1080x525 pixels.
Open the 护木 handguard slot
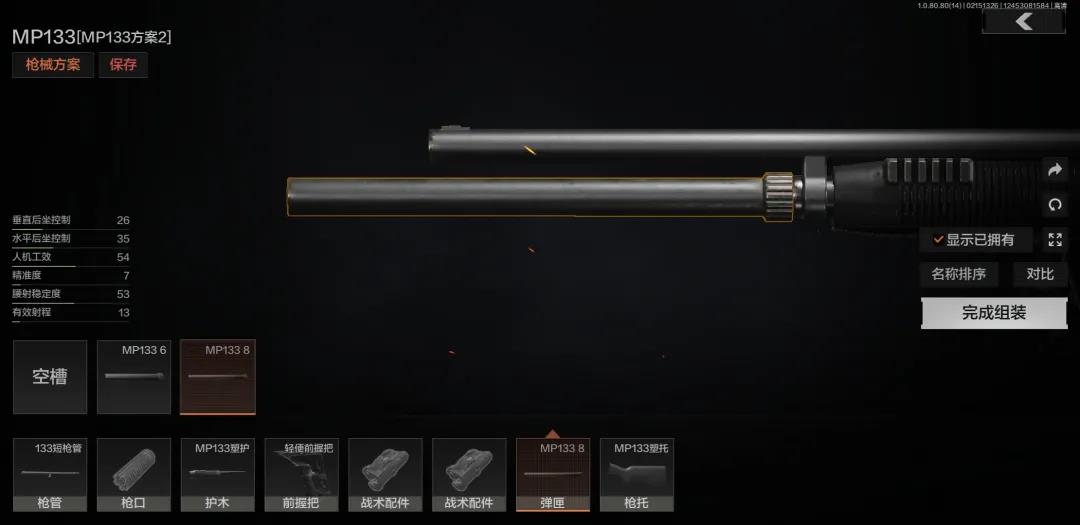click(217, 475)
